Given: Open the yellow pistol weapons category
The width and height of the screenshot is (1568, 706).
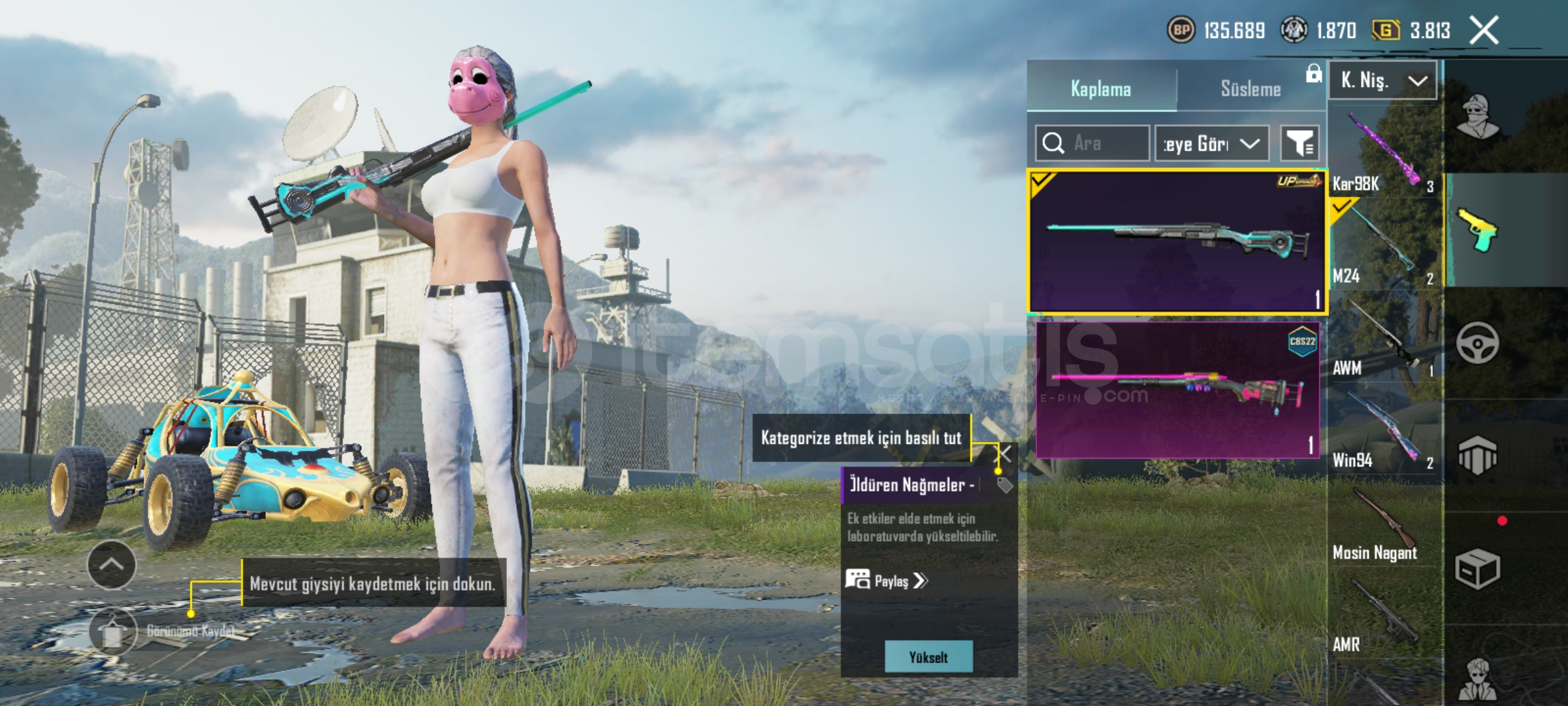Looking at the screenshot, I should pyautogui.click(x=1477, y=230).
